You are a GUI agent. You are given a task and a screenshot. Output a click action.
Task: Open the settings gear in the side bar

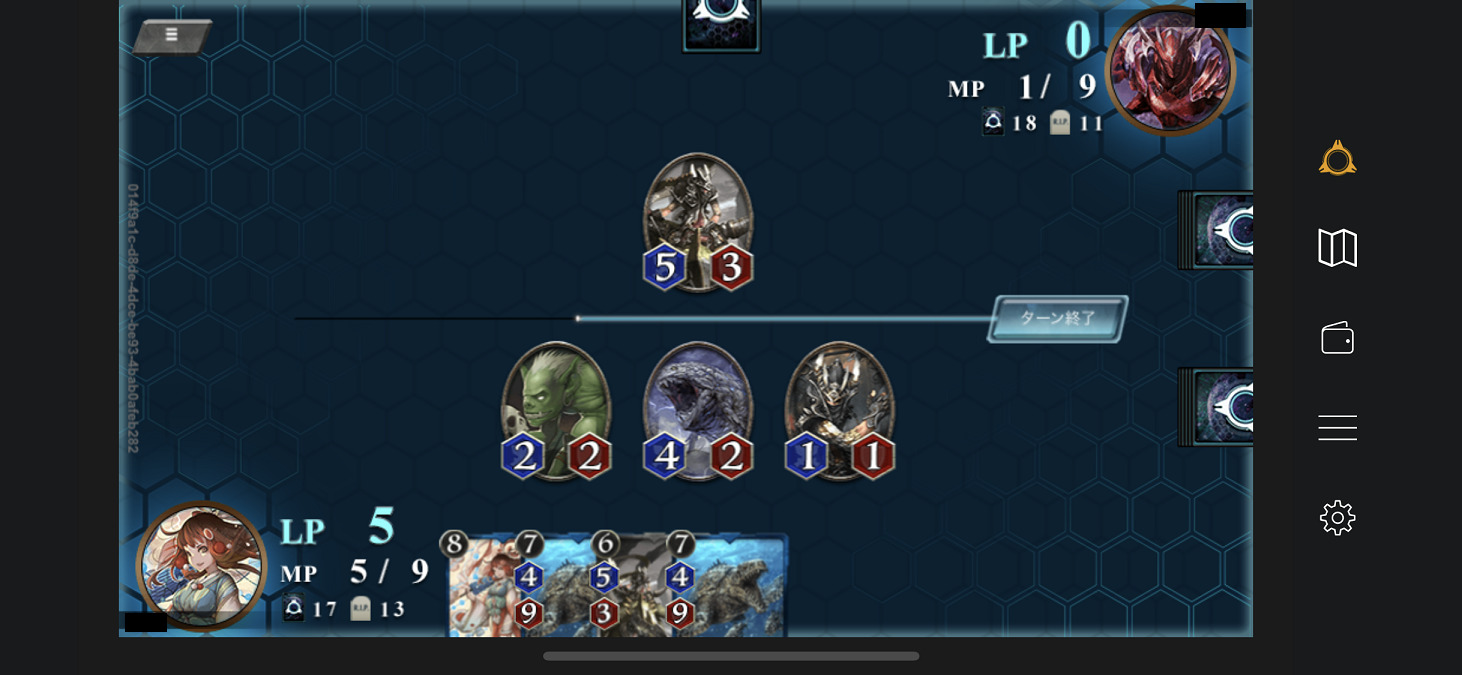click(x=1337, y=518)
